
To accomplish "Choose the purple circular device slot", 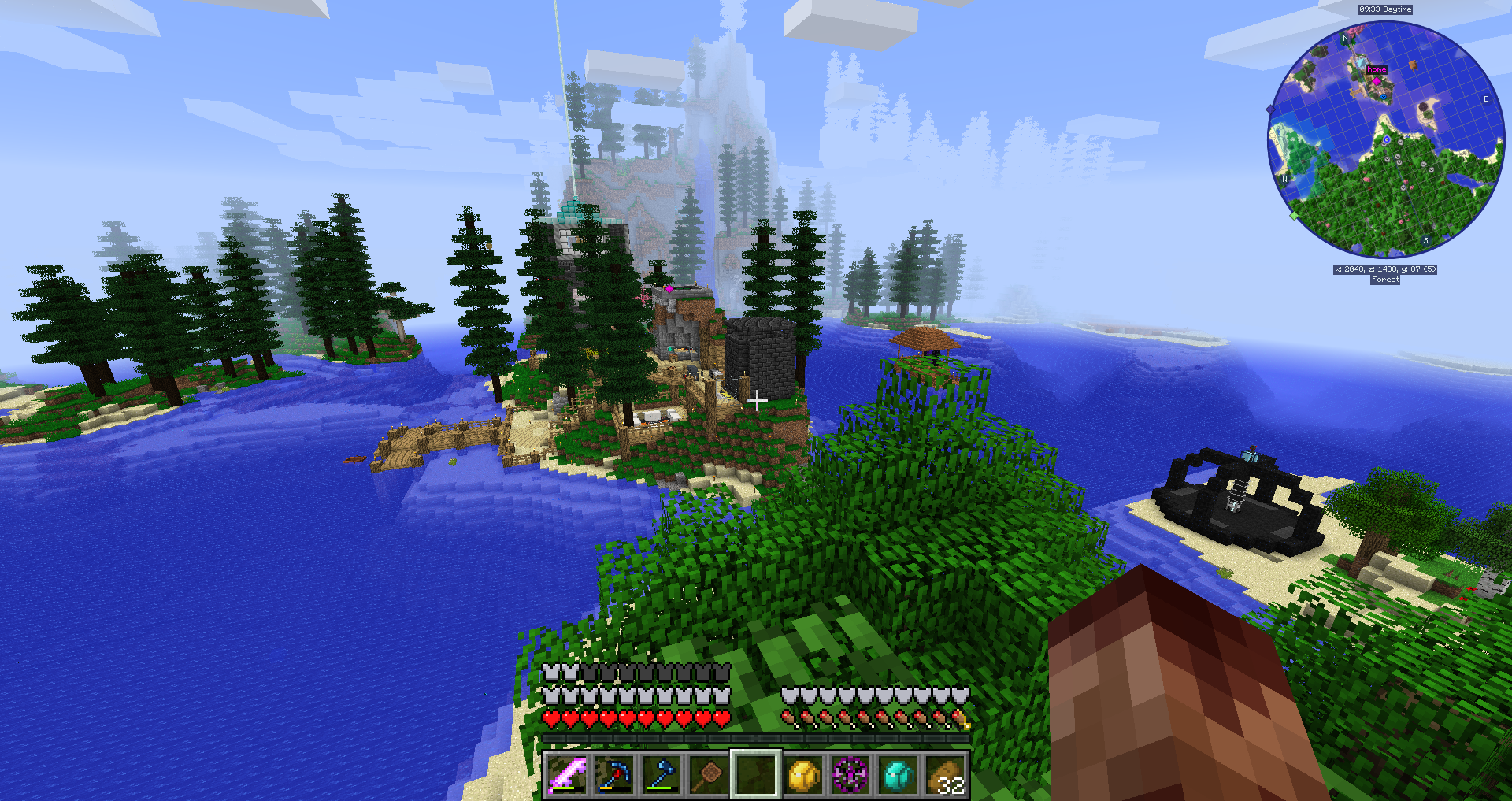I will pyautogui.click(x=850, y=775).
